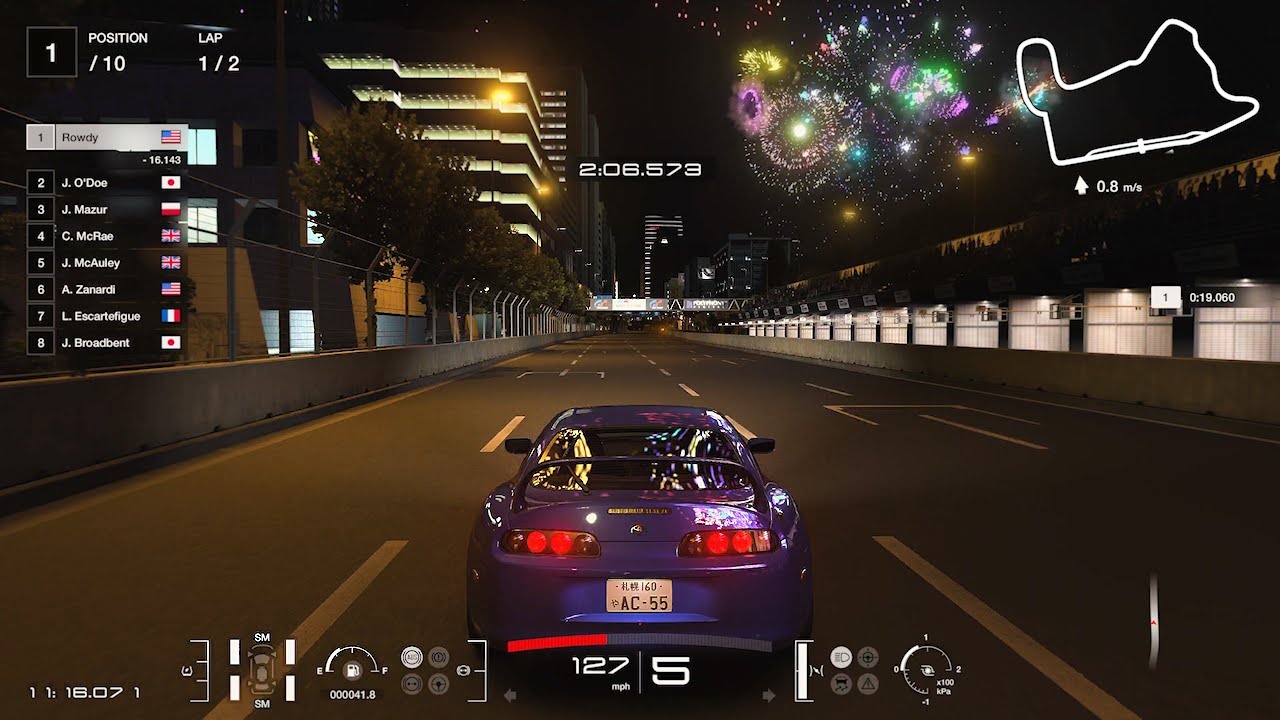This screenshot has width=1280, height=720.
Task: Toggle the traction control skid icon
Action: [841, 684]
